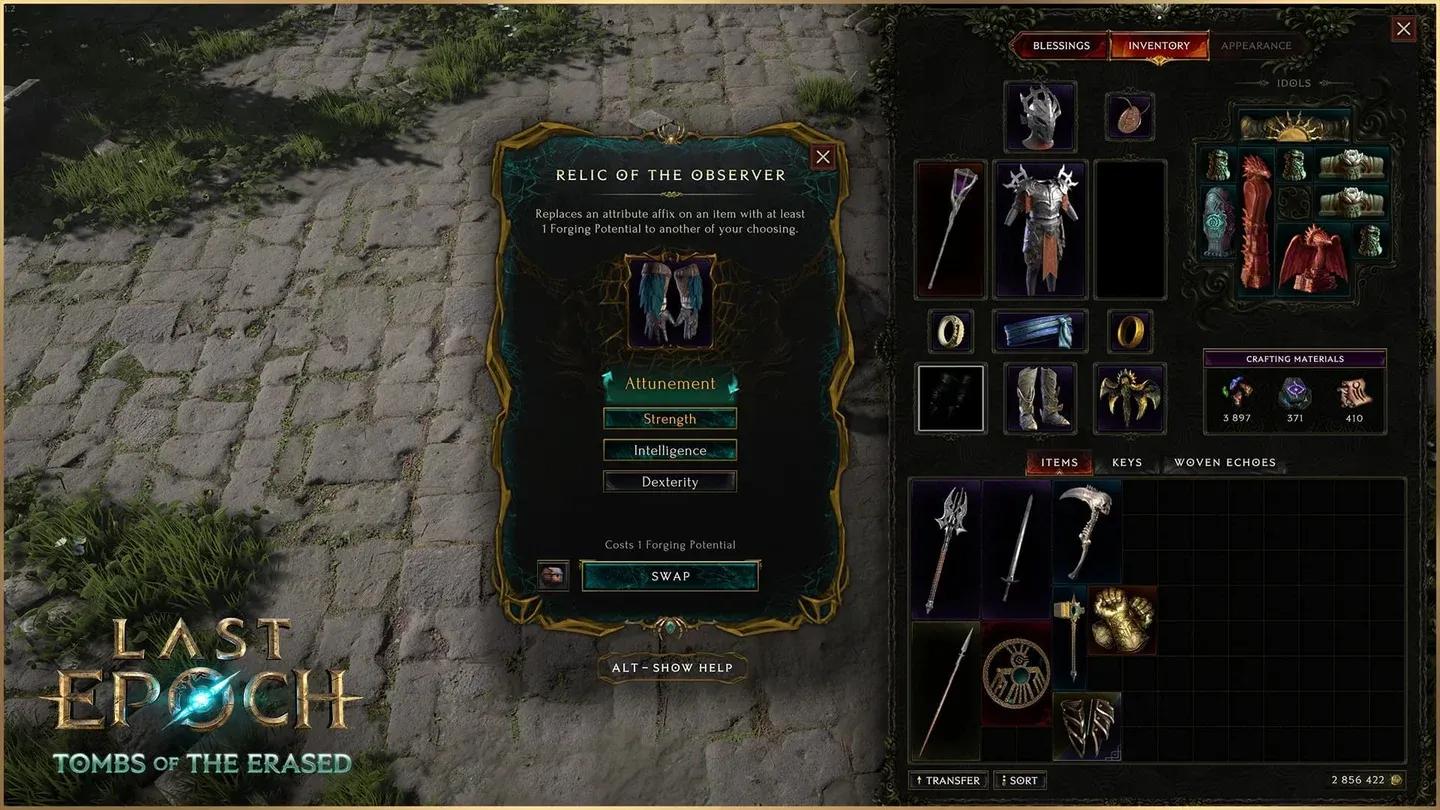
Task: Select the amulet in the jewelry slot
Action: coord(1129,115)
